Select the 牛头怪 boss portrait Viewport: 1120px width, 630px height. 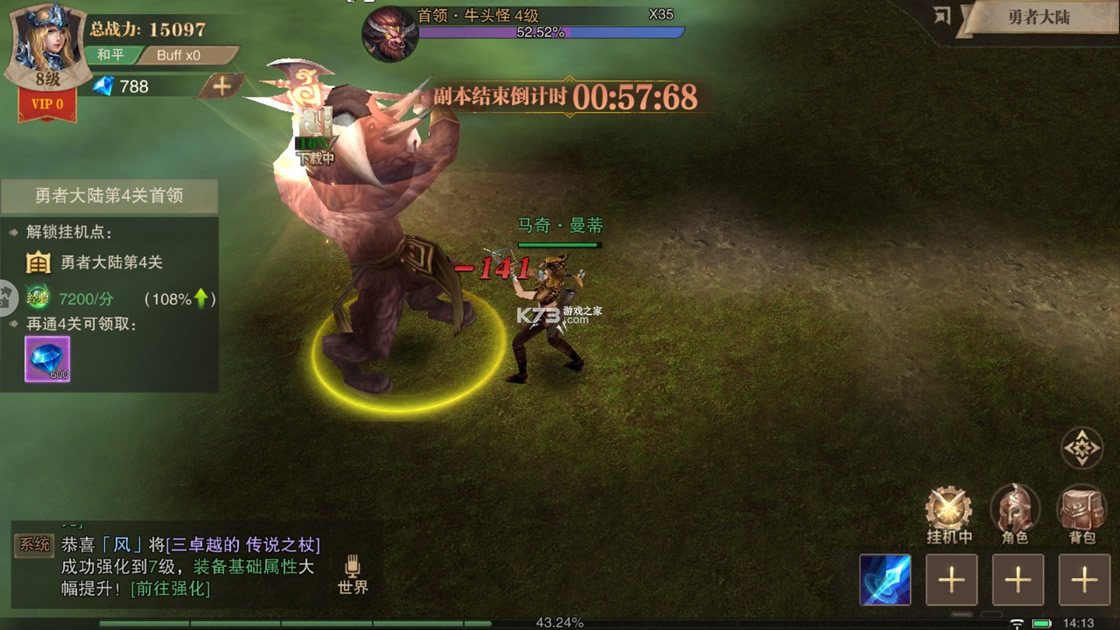pos(389,33)
